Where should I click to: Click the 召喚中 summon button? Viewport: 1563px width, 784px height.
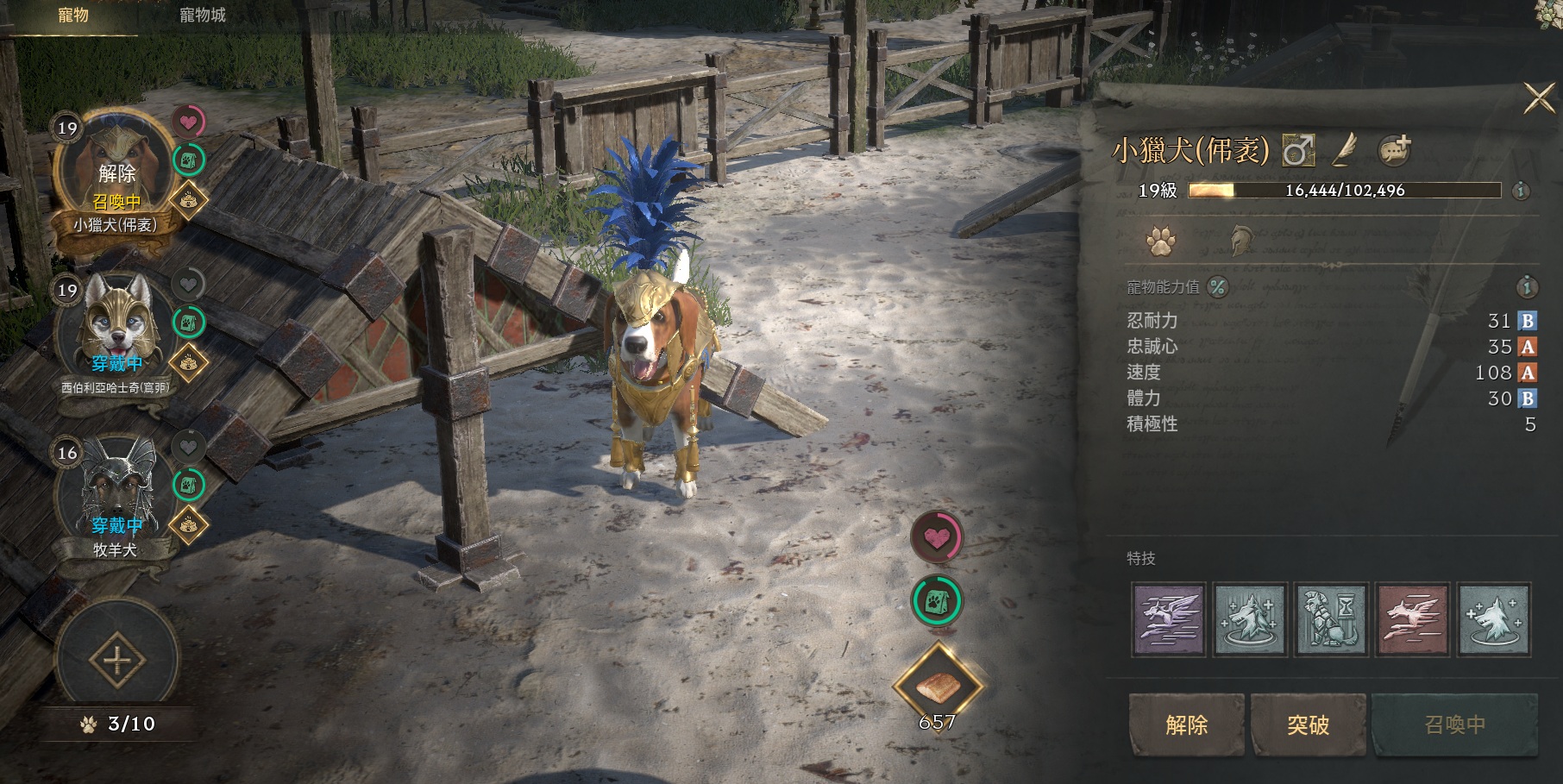[1454, 724]
